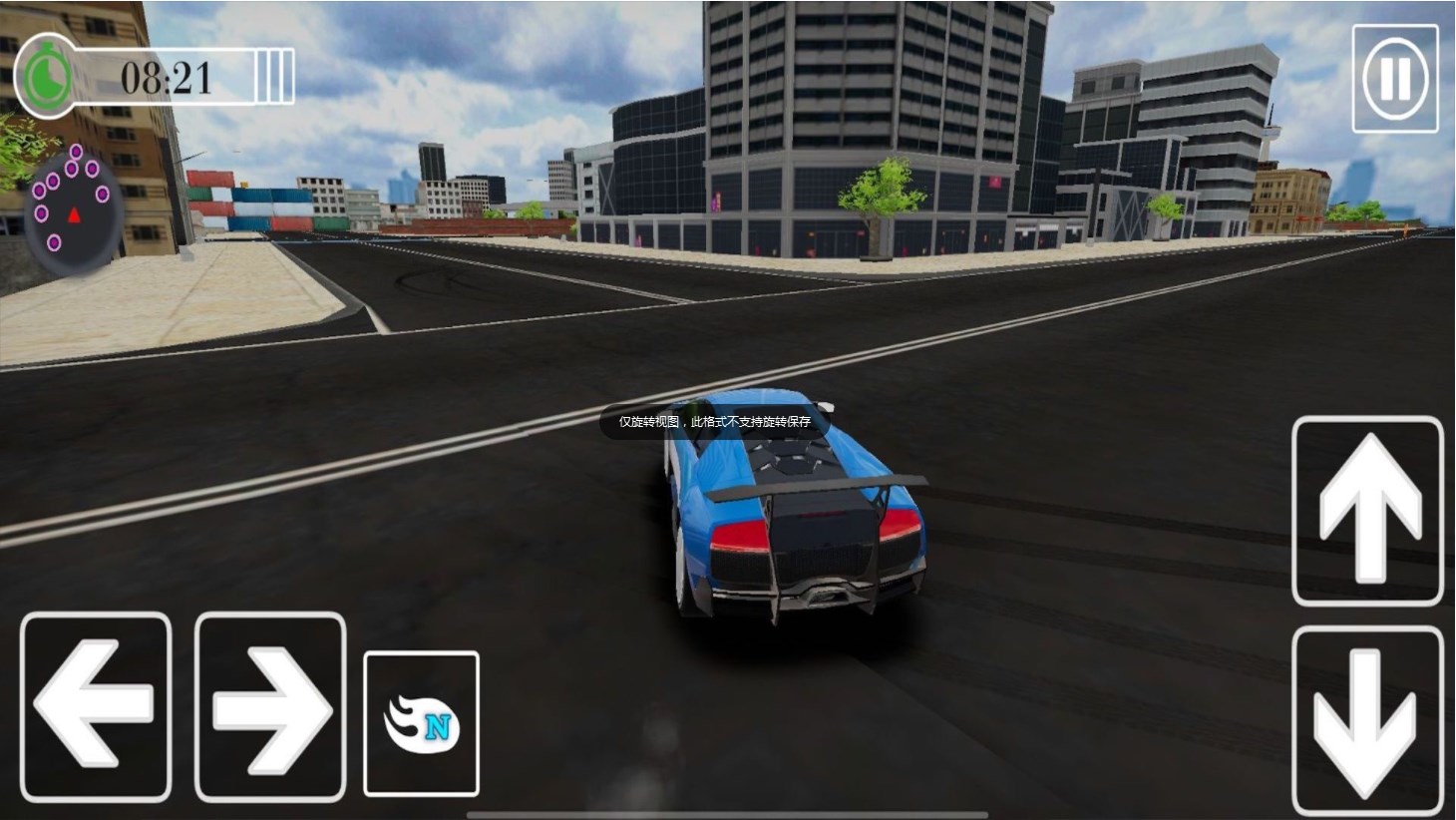Accelerate using the up arrow button

click(x=1367, y=511)
